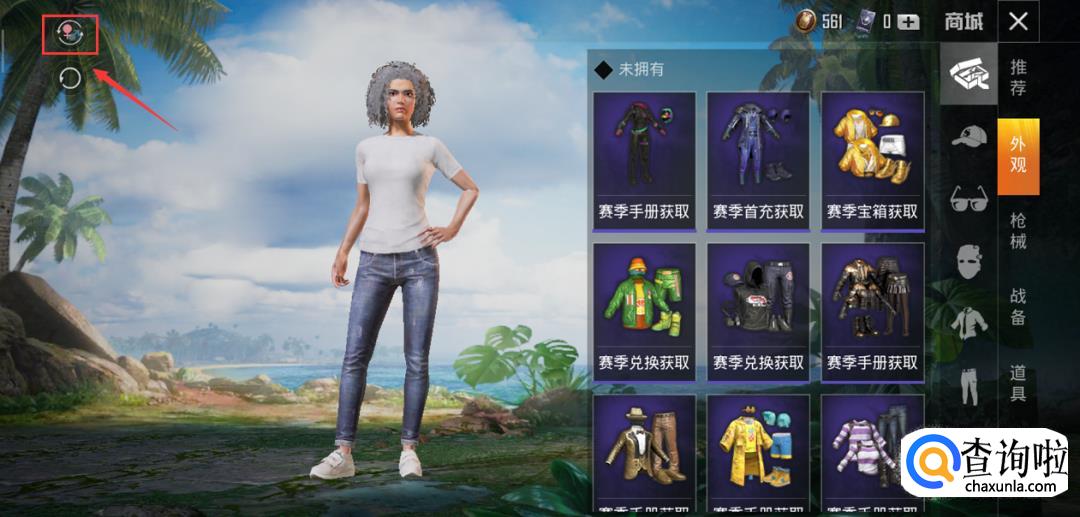Toggle the character gender switch icon
This screenshot has width=1080, height=517.
70,34
